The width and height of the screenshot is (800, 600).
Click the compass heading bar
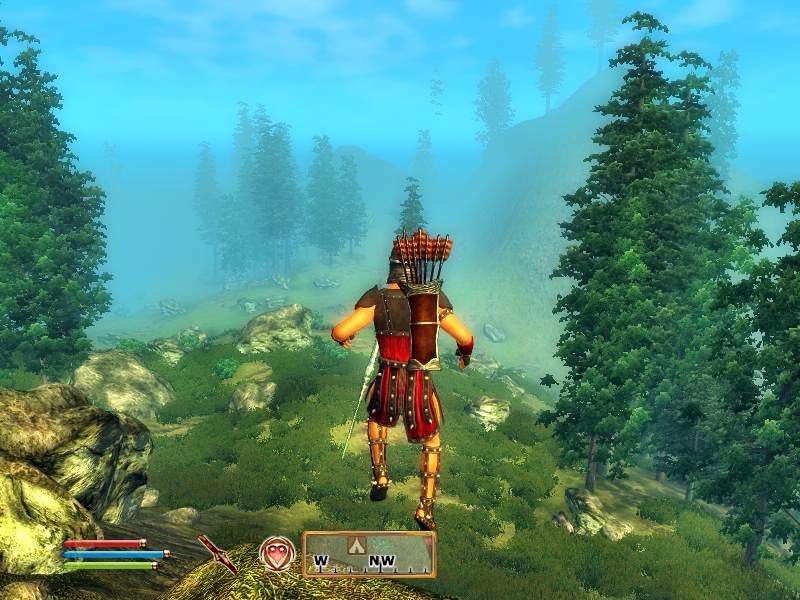369,554
